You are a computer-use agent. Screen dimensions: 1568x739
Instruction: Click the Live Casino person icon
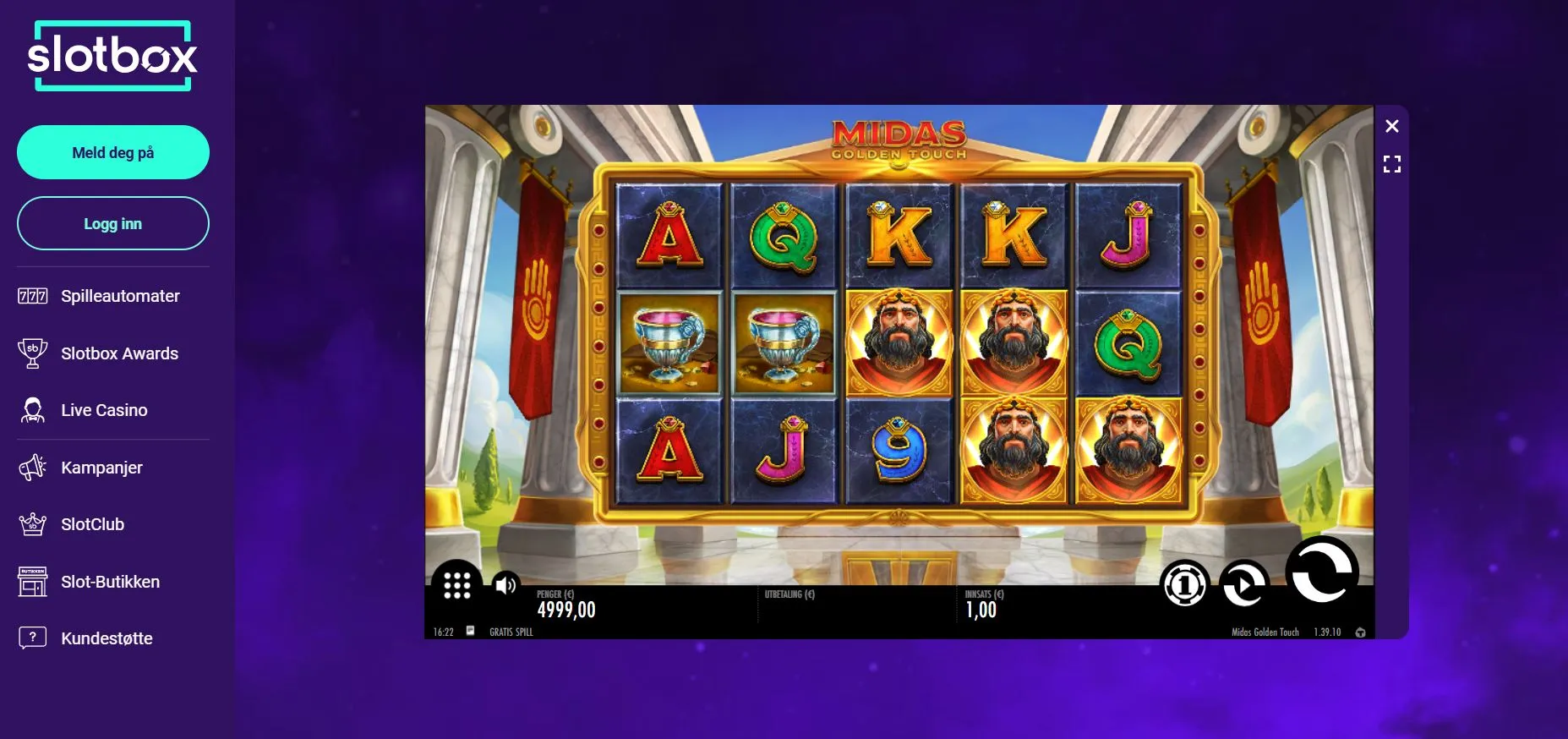click(32, 410)
